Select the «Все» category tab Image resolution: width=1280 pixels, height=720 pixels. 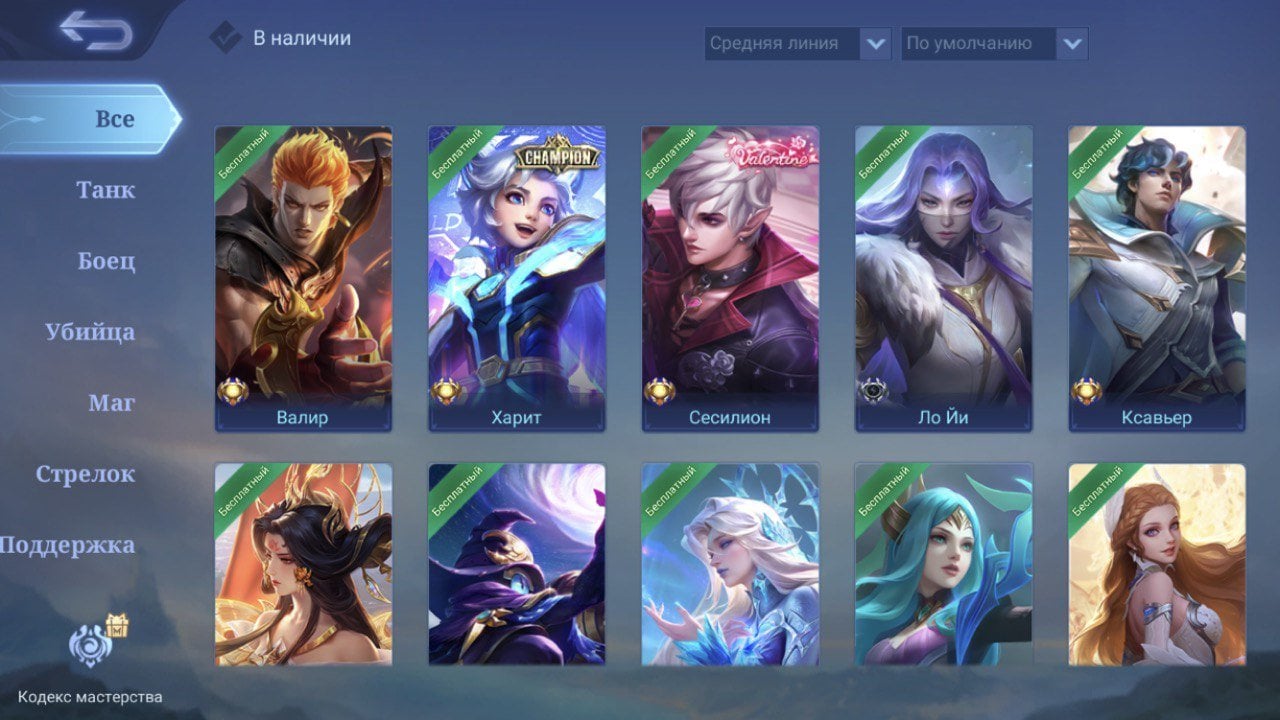point(113,119)
